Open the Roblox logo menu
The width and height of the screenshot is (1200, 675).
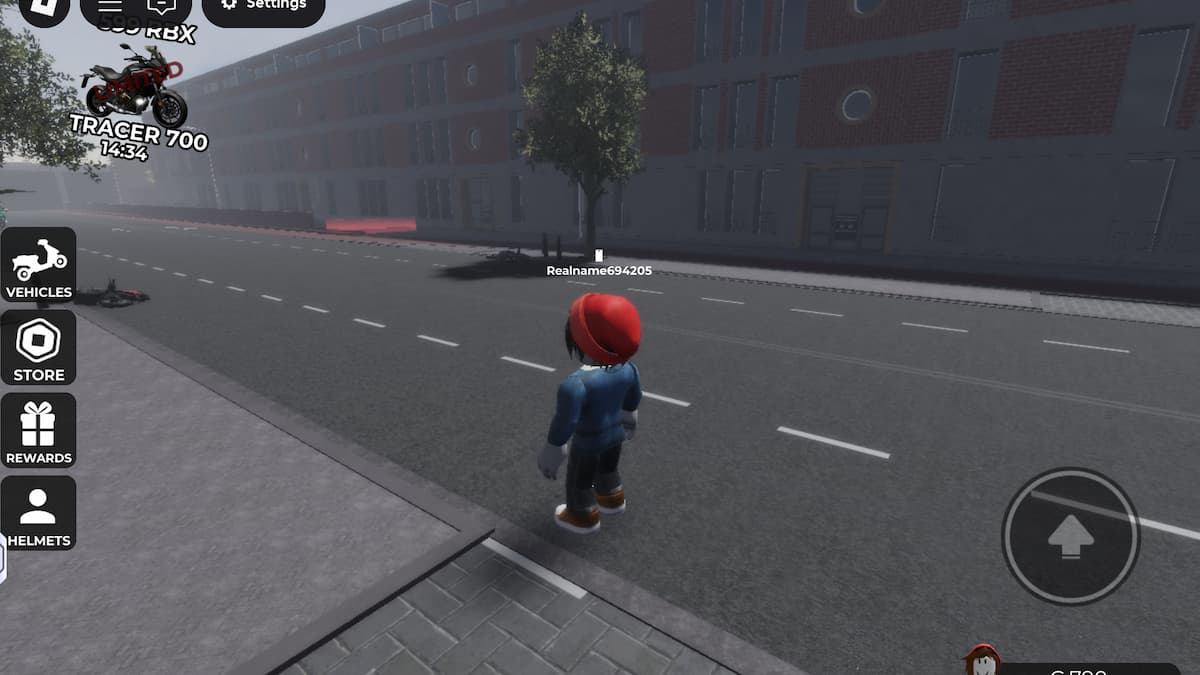(x=44, y=8)
